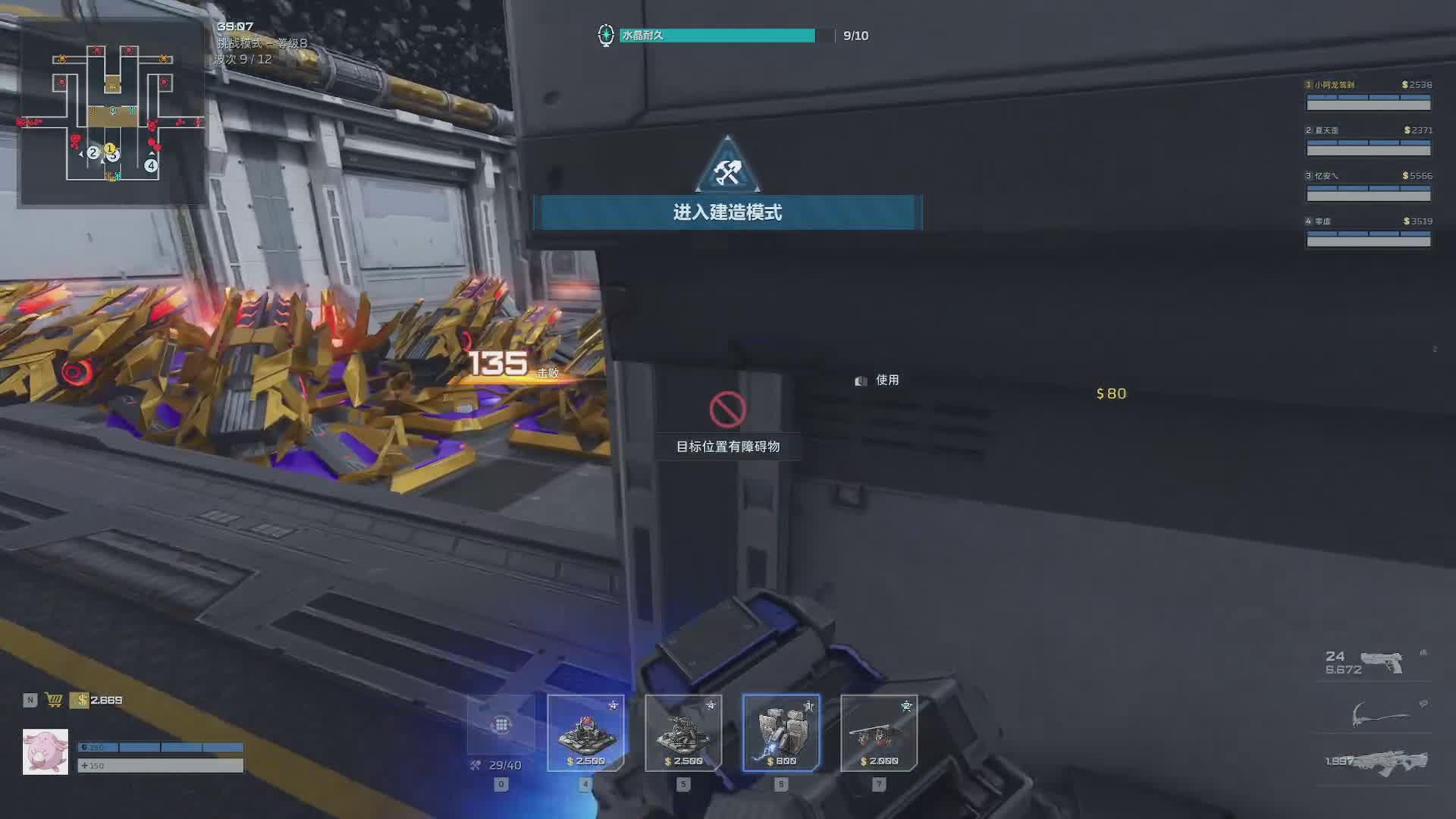Switch to the pistol weapon slot
The width and height of the screenshot is (1456, 819).
[x=1380, y=662]
